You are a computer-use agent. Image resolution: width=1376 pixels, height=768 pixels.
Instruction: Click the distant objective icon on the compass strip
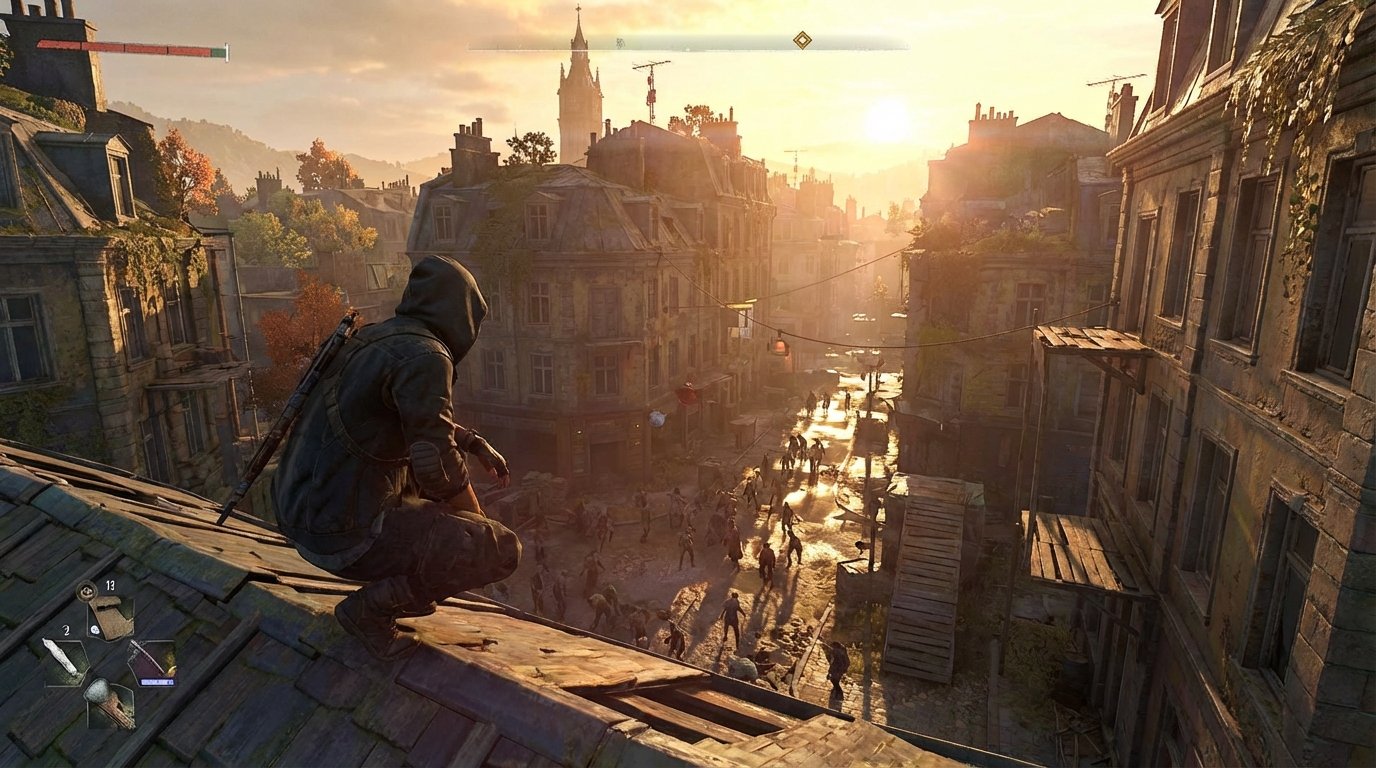tap(620, 42)
